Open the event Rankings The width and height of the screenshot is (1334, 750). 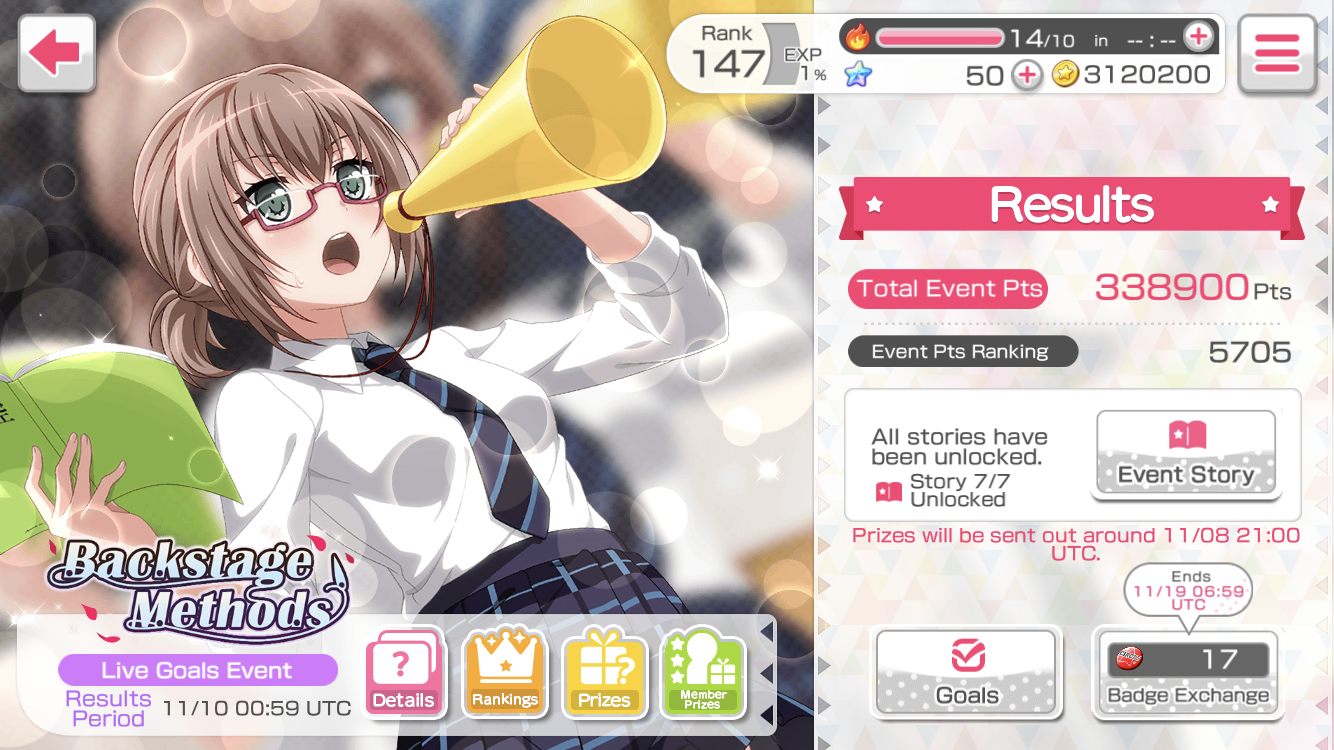pyautogui.click(x=504, y=672)
